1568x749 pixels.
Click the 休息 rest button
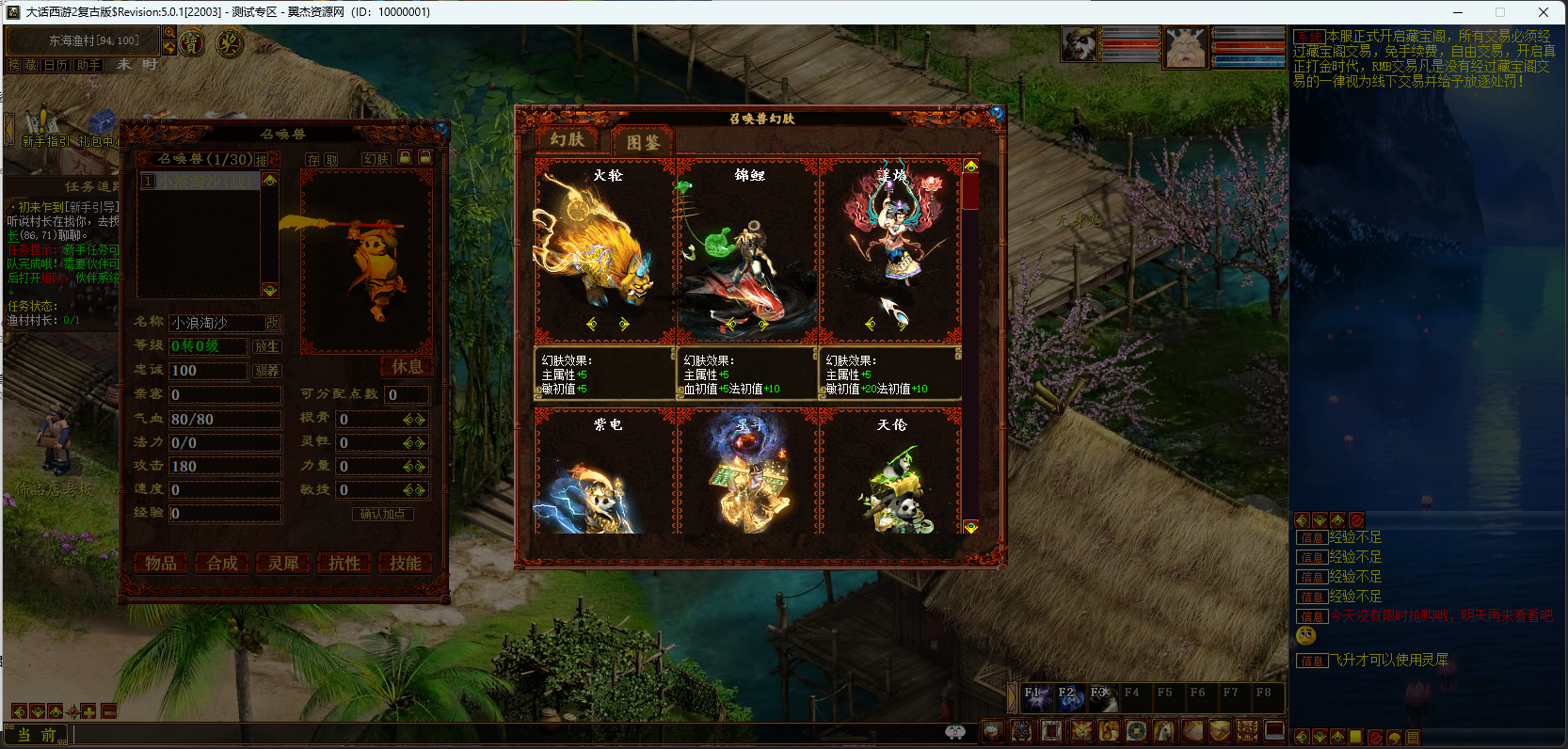(407, 366)
